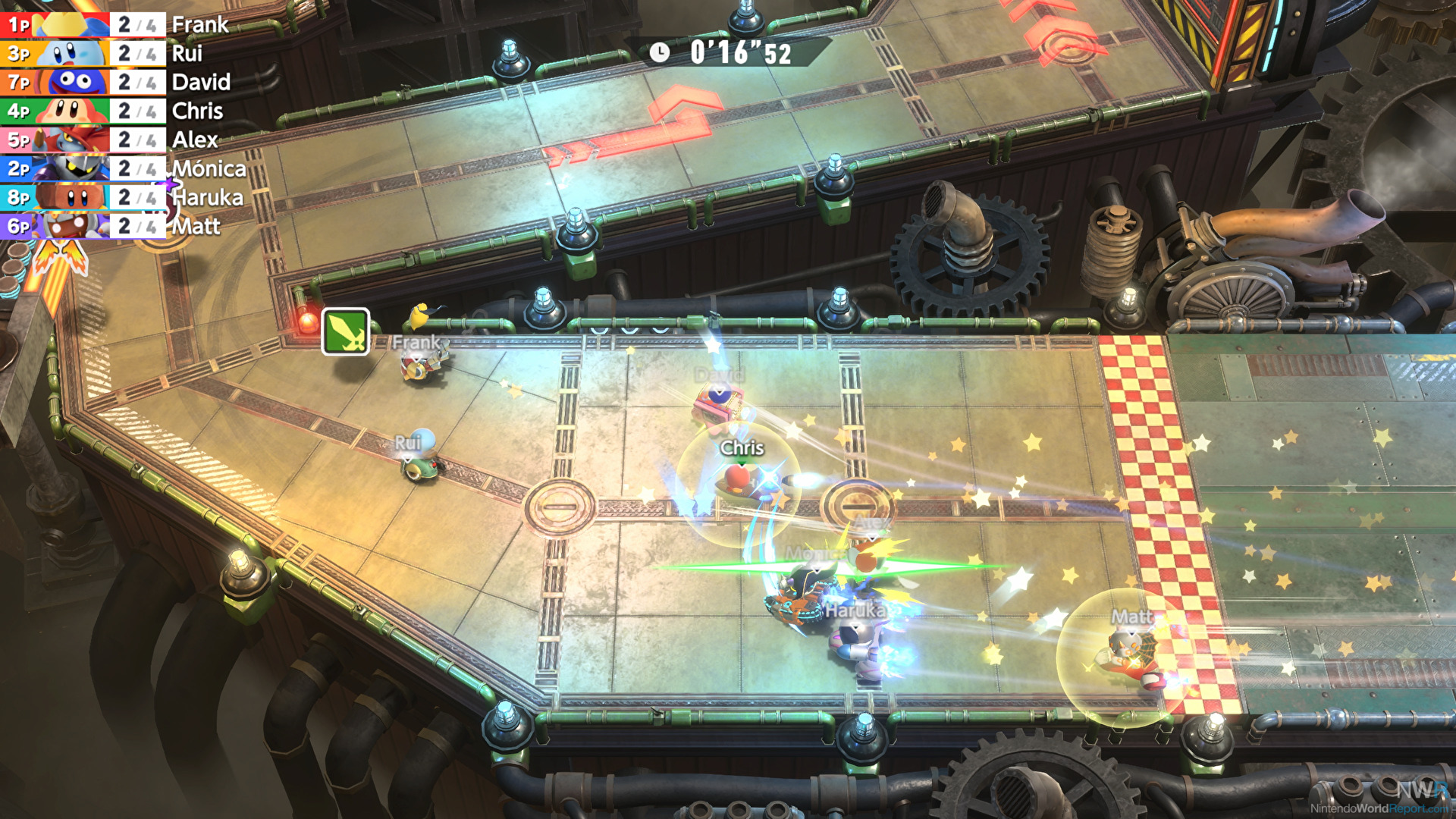Select Mónica's row in the standings
Viewport: 1456px width, 819px height.
[121, 168]
